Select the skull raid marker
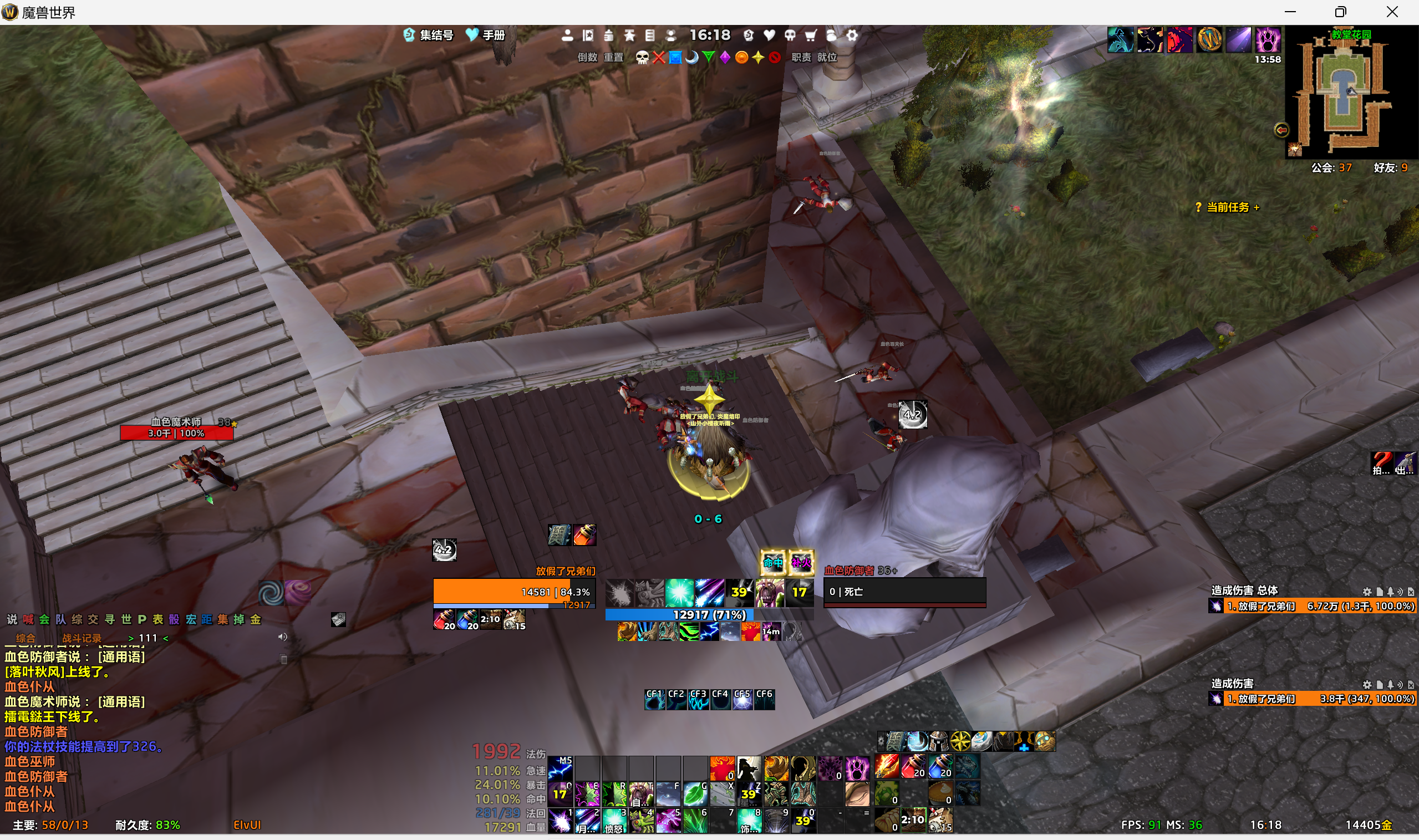Screen dimensions: 1419x840 click(x=642, y=57)
